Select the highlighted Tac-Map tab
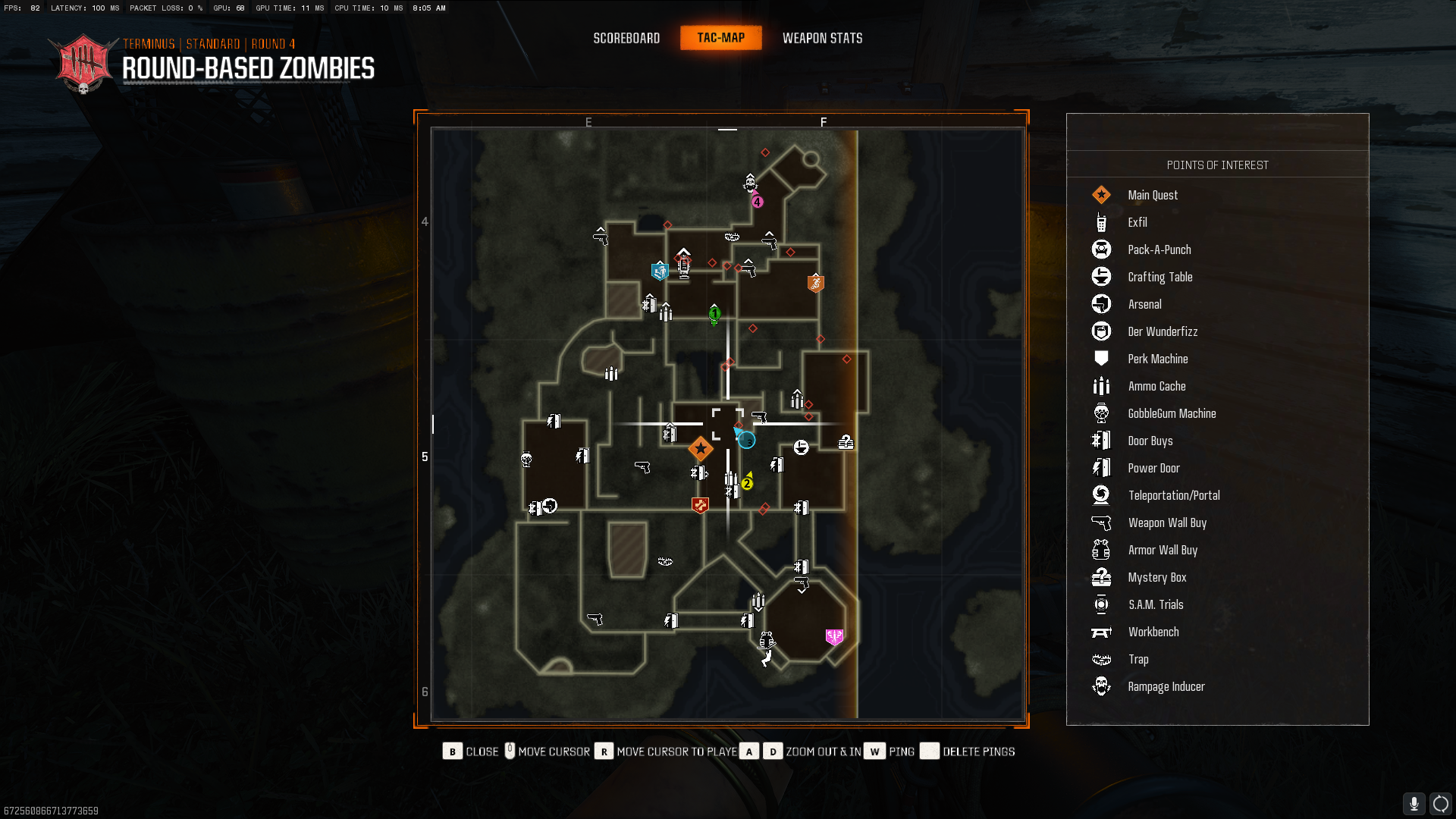The image size is (1456, 819). (720, 37)
